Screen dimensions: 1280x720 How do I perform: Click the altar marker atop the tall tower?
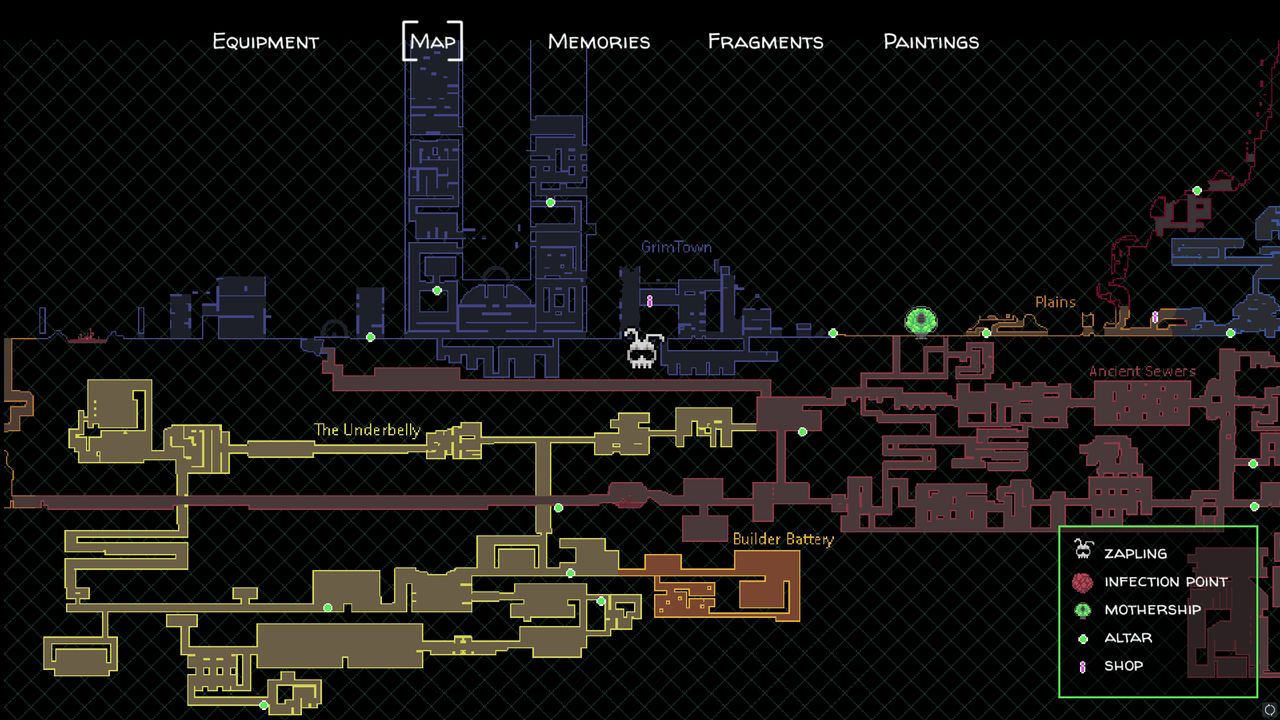tap(549, 203)
